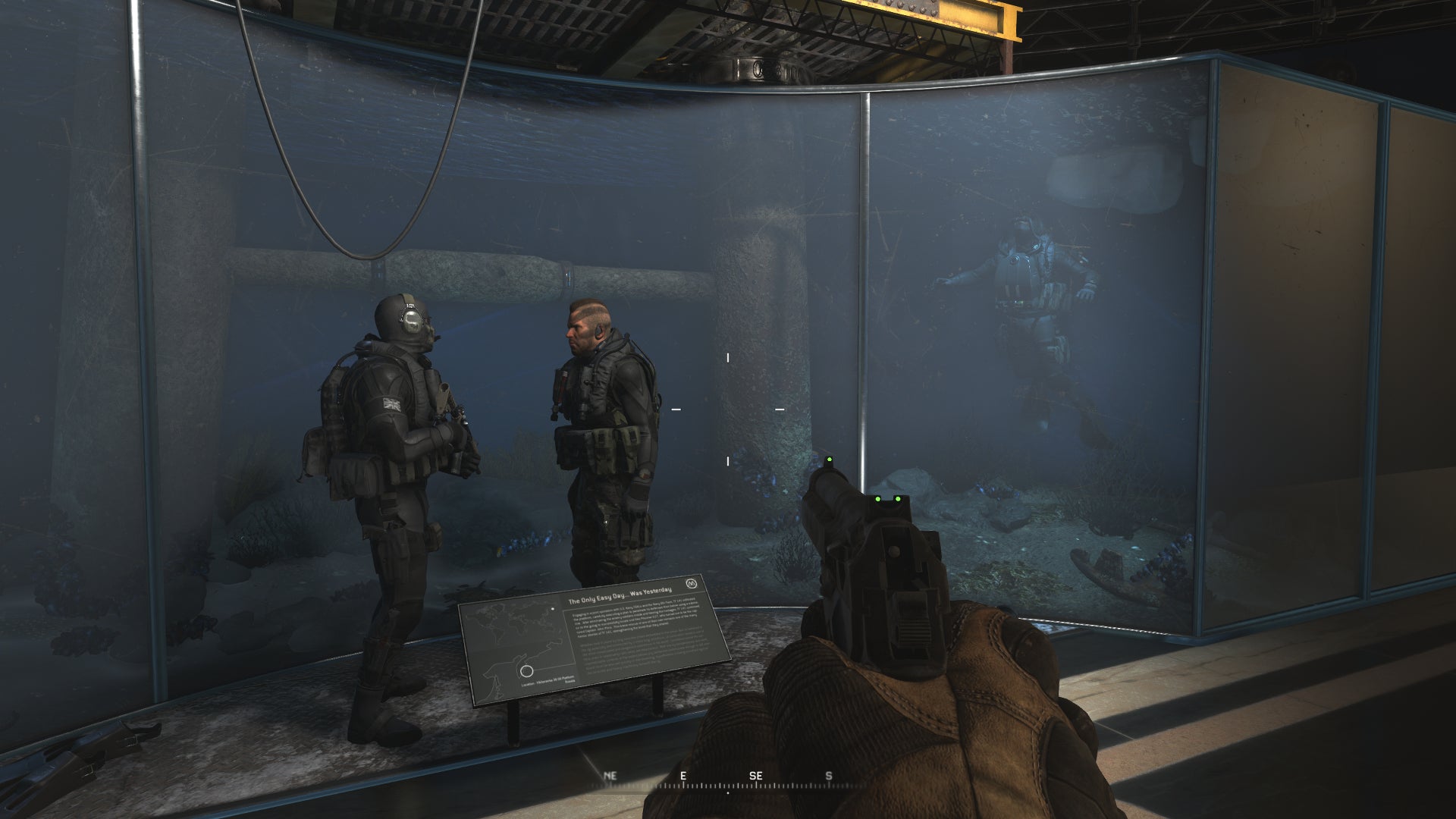Click the E compass marker

682,777
